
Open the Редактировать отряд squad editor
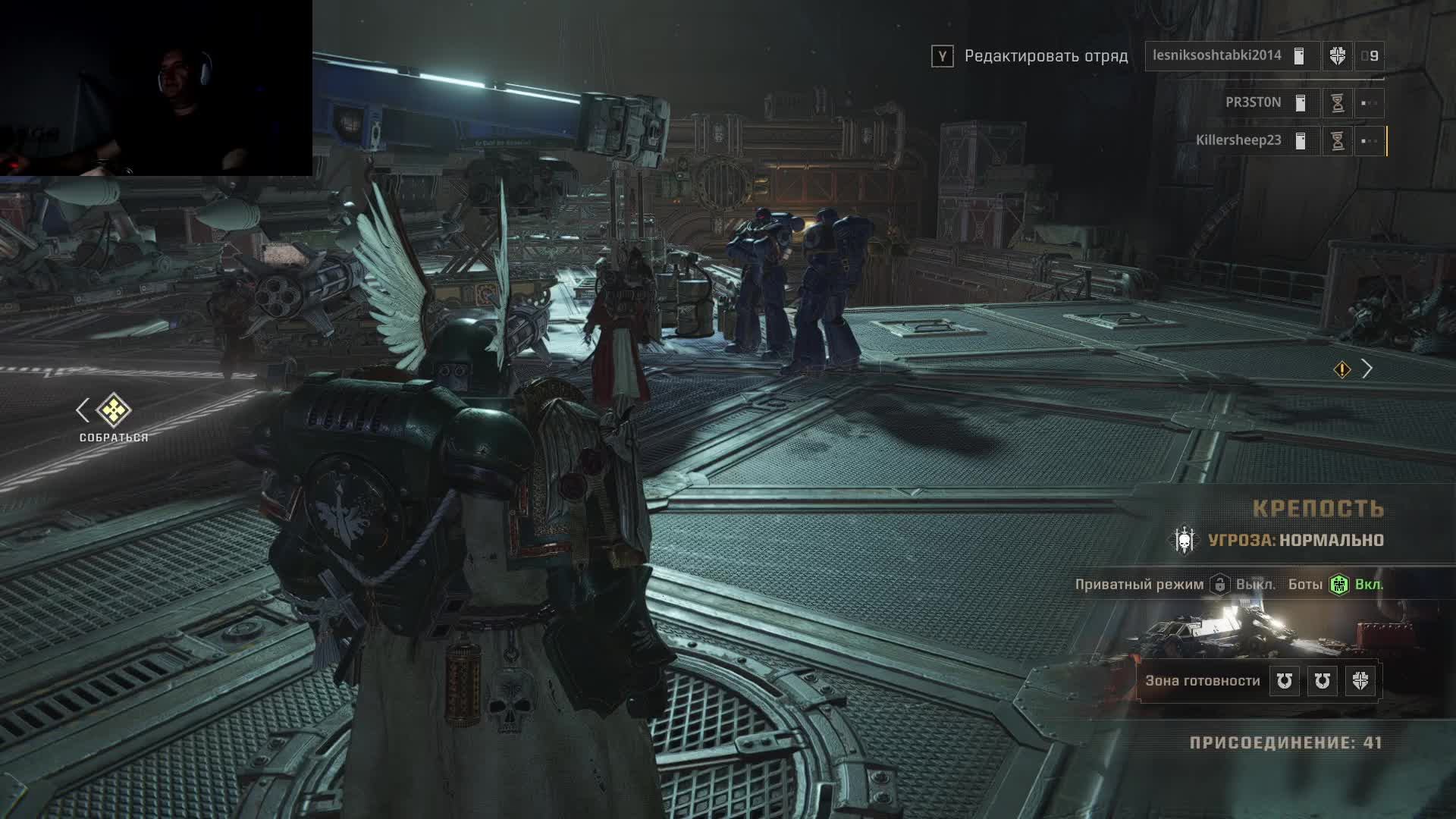pyautogui.click(x=1045, y=56)
